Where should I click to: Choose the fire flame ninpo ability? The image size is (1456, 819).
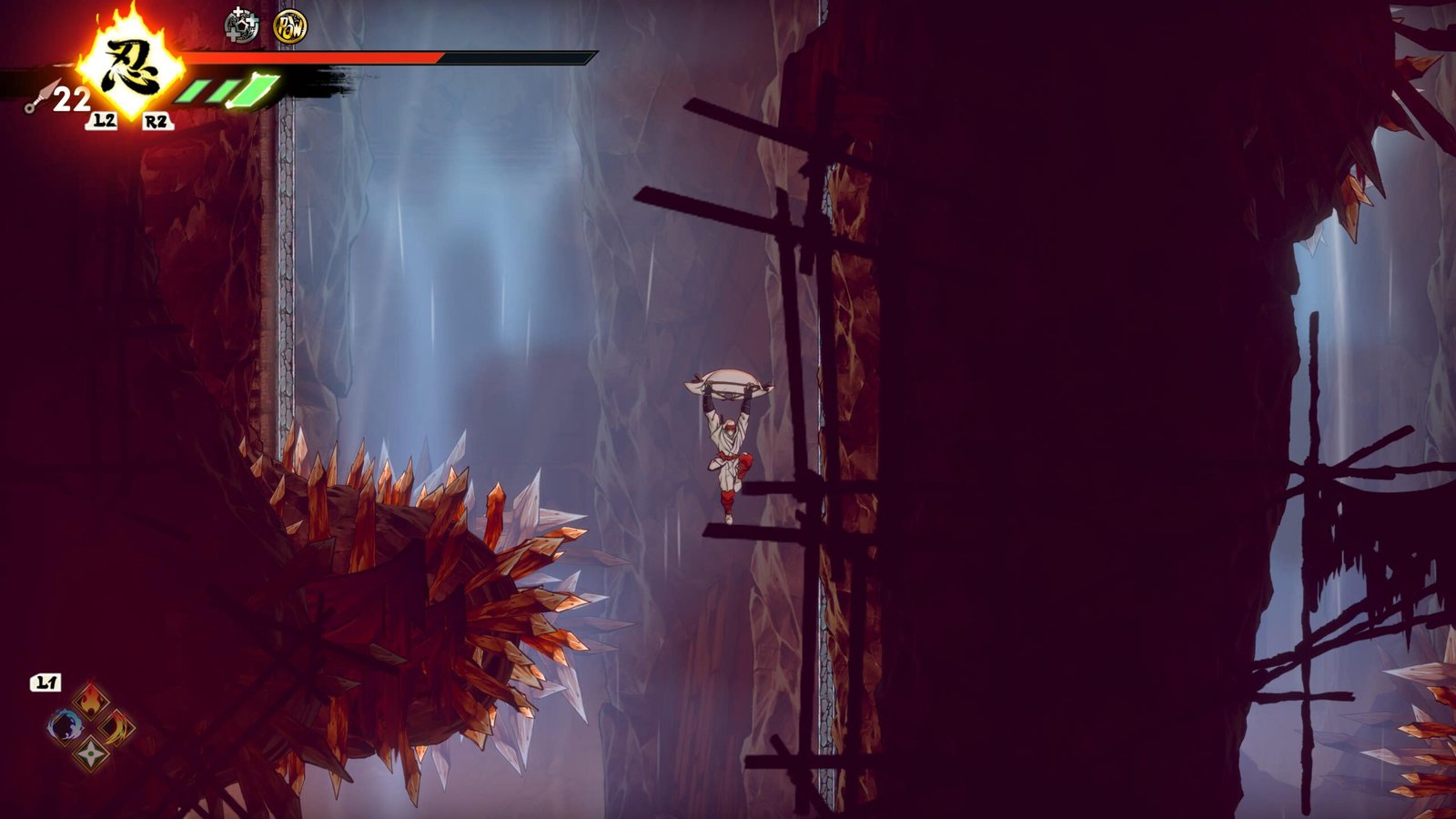(91, 702)
